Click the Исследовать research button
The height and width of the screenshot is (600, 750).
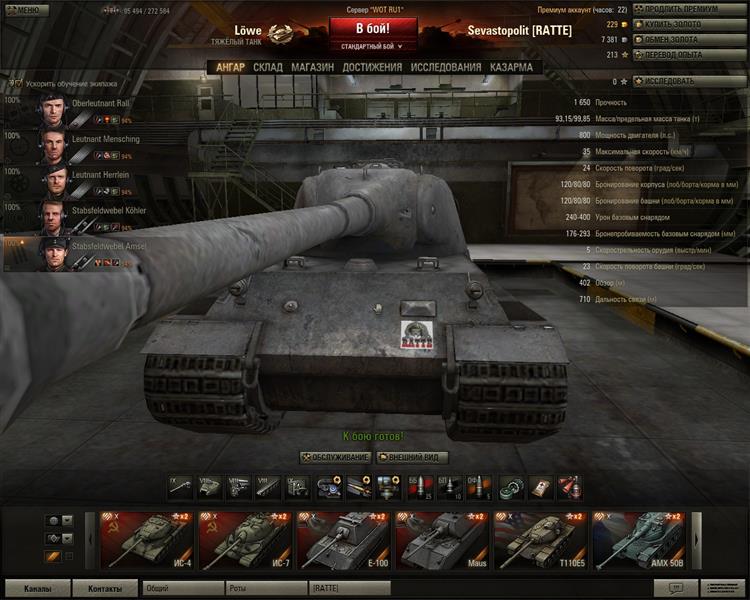689,80
